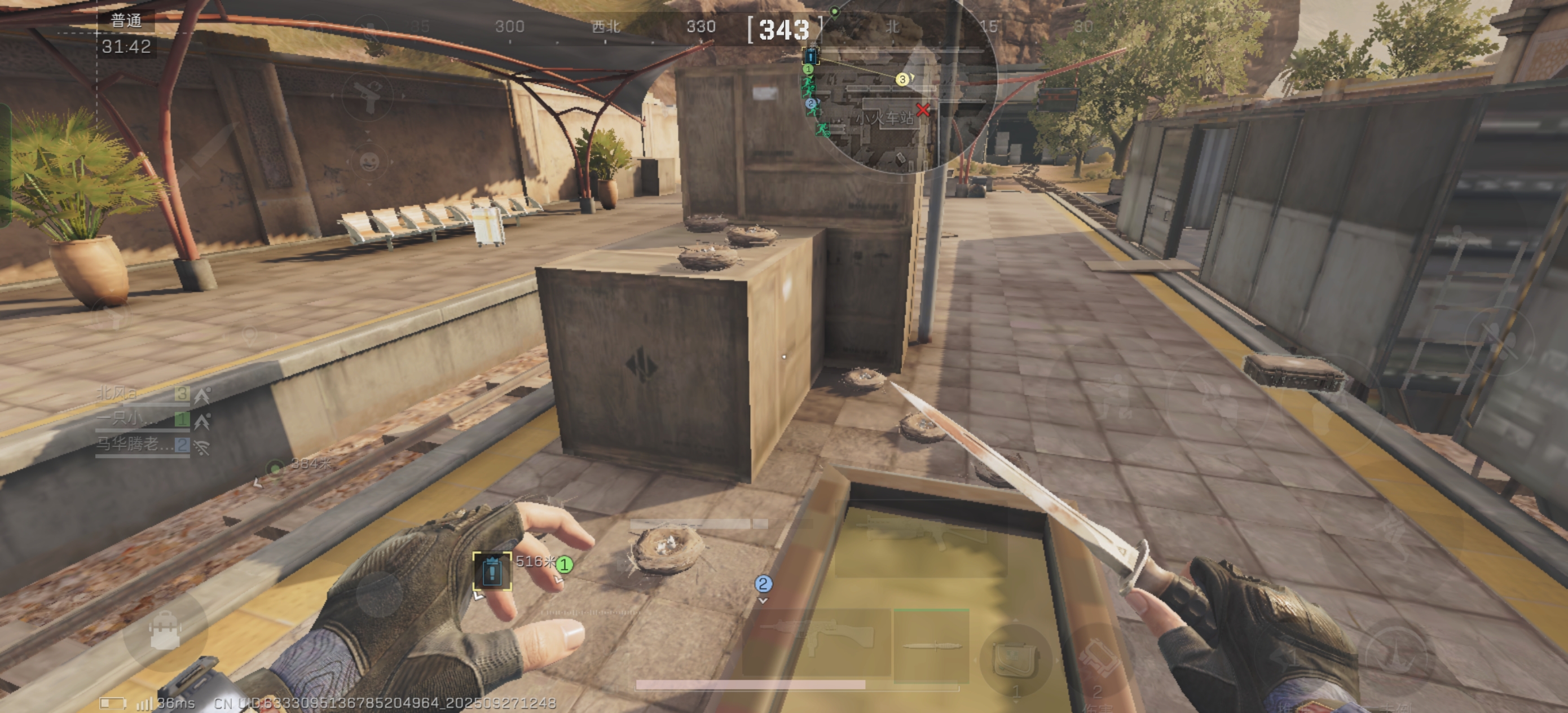Select the combat knife weapon slot
Image resolution: width=1568 pixels, height=713 pixels.
coord(931,646)
